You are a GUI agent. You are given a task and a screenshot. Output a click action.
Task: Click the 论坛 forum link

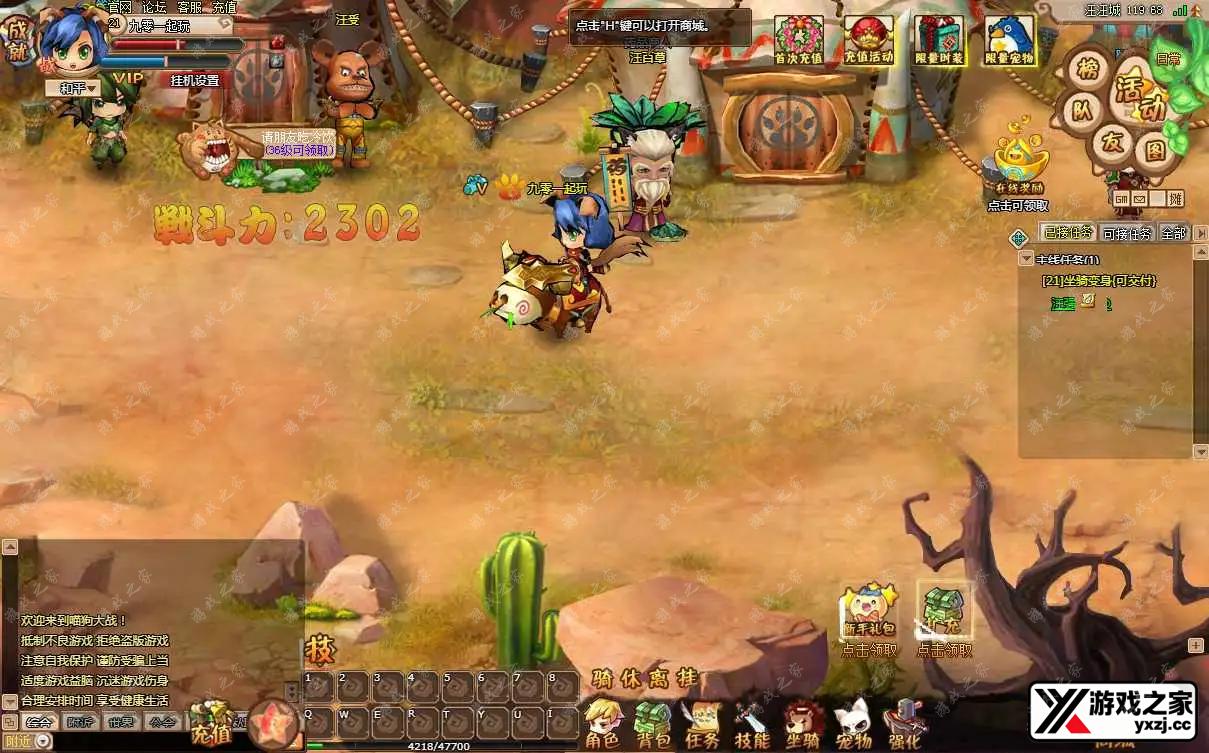[154, 7]
